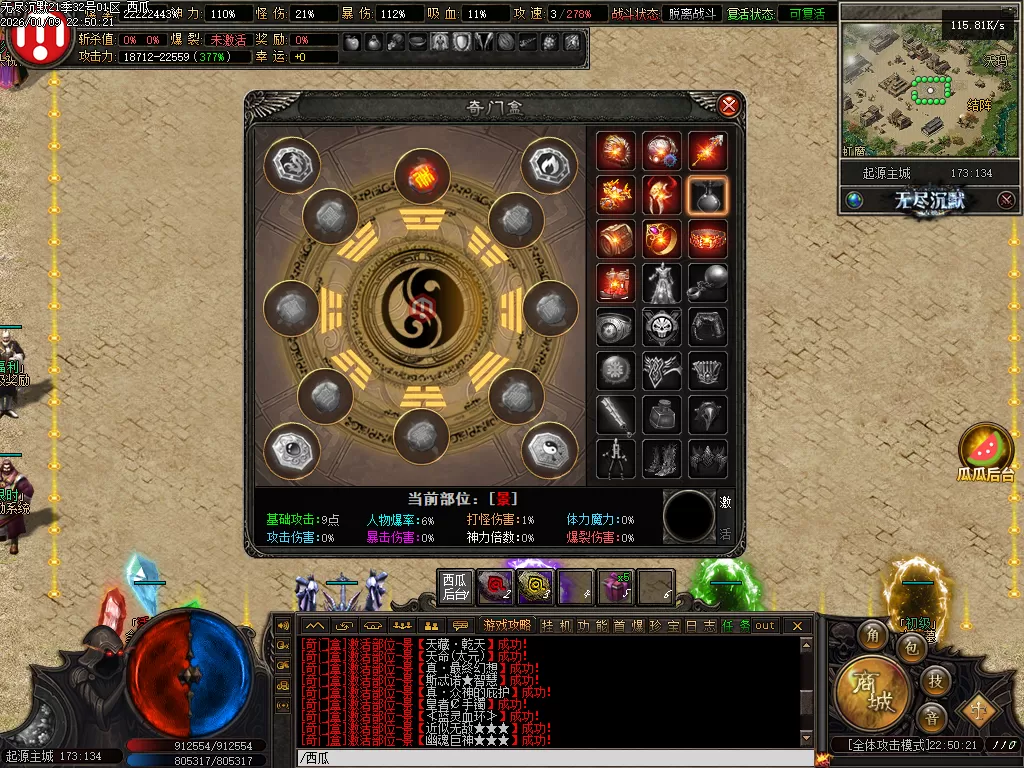Open the 商城 shop
This screenshot has height=768, width=1024.
(871, 693)
